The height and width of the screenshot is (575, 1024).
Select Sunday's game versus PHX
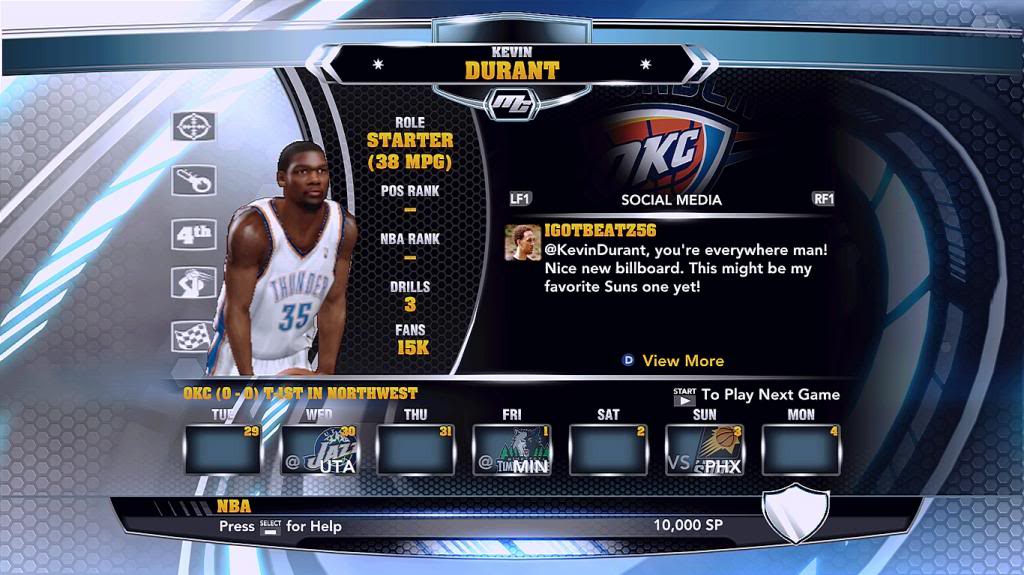point(705,449)
